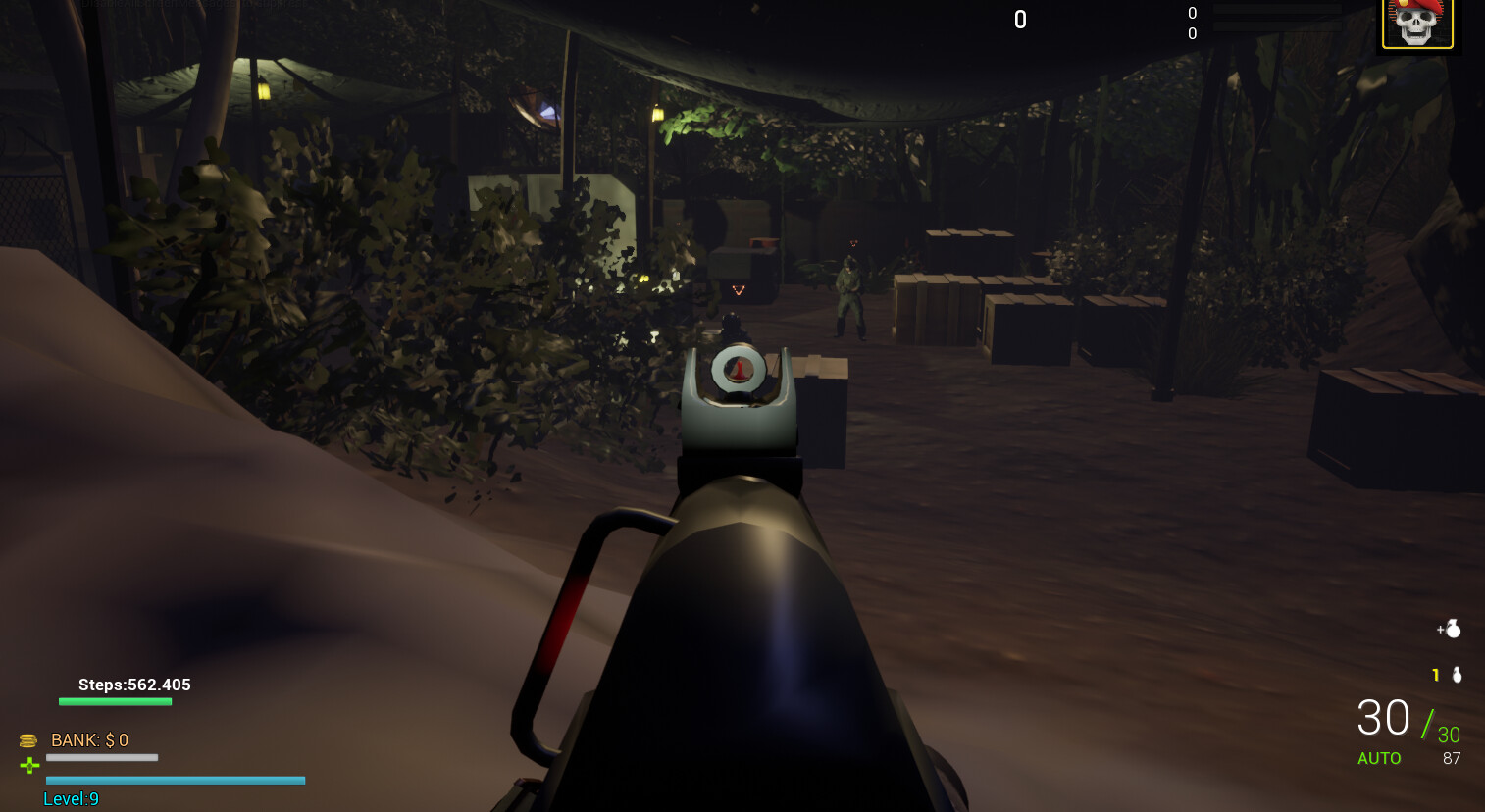The width and height of the screenshot is (1485, 812).
Task: Click the red downward chevron crosshair marker
Action: click(x=738, y=290)
